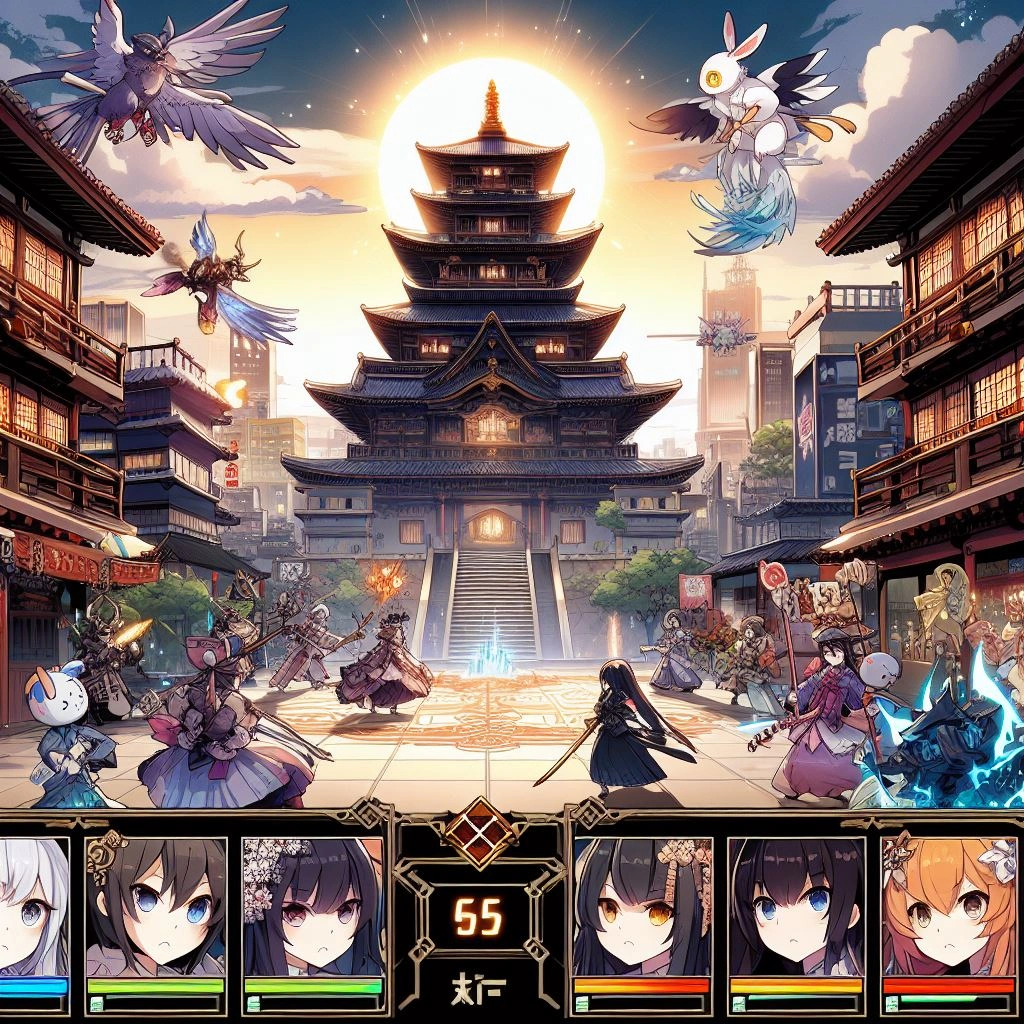Choose the blue-eyed portrait with gold hair ornament
Screen dimensions: 1024x1024
click(x=154, y=905)
